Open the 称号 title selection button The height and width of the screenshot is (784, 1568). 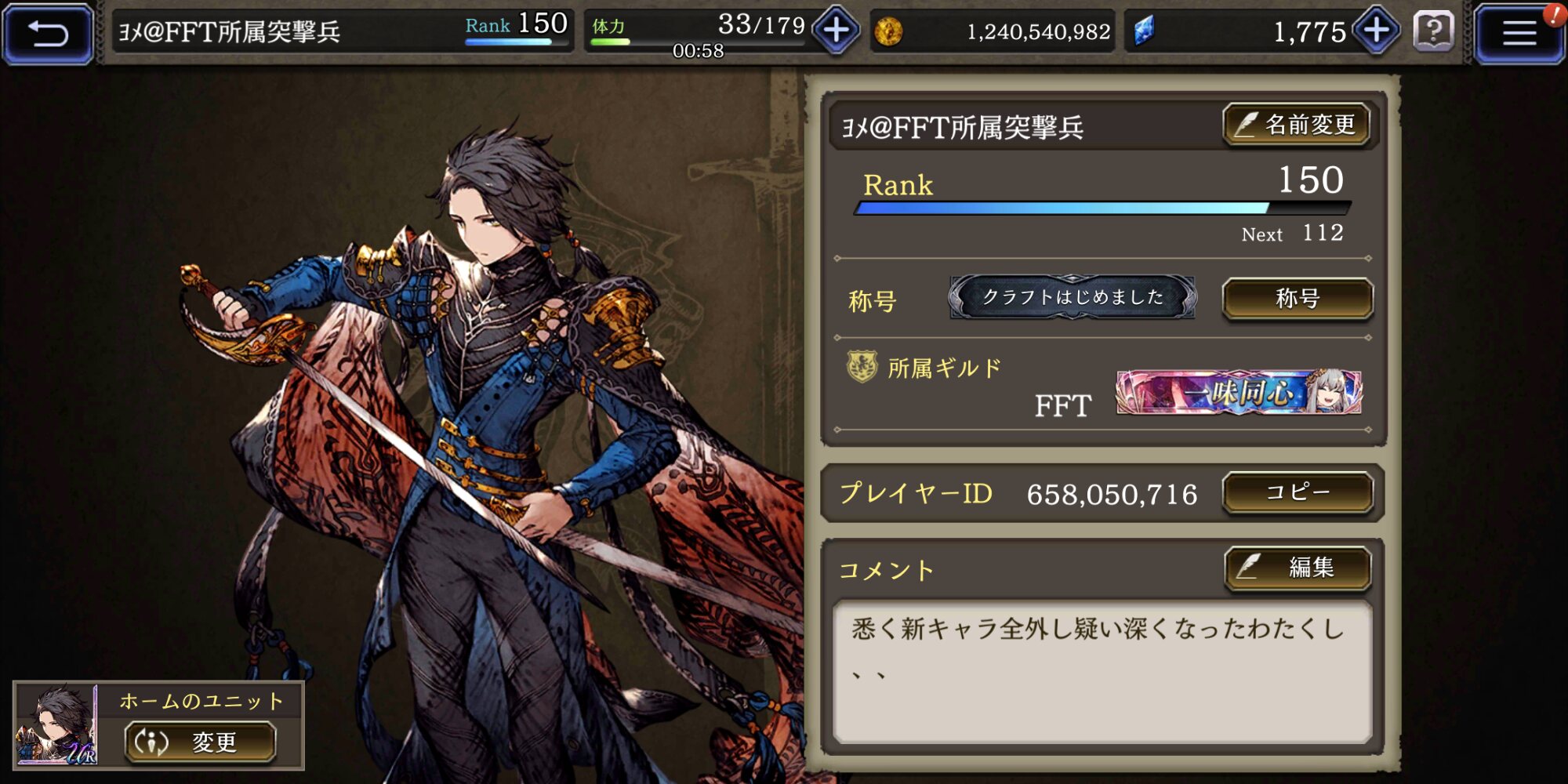coord(1298,299)
